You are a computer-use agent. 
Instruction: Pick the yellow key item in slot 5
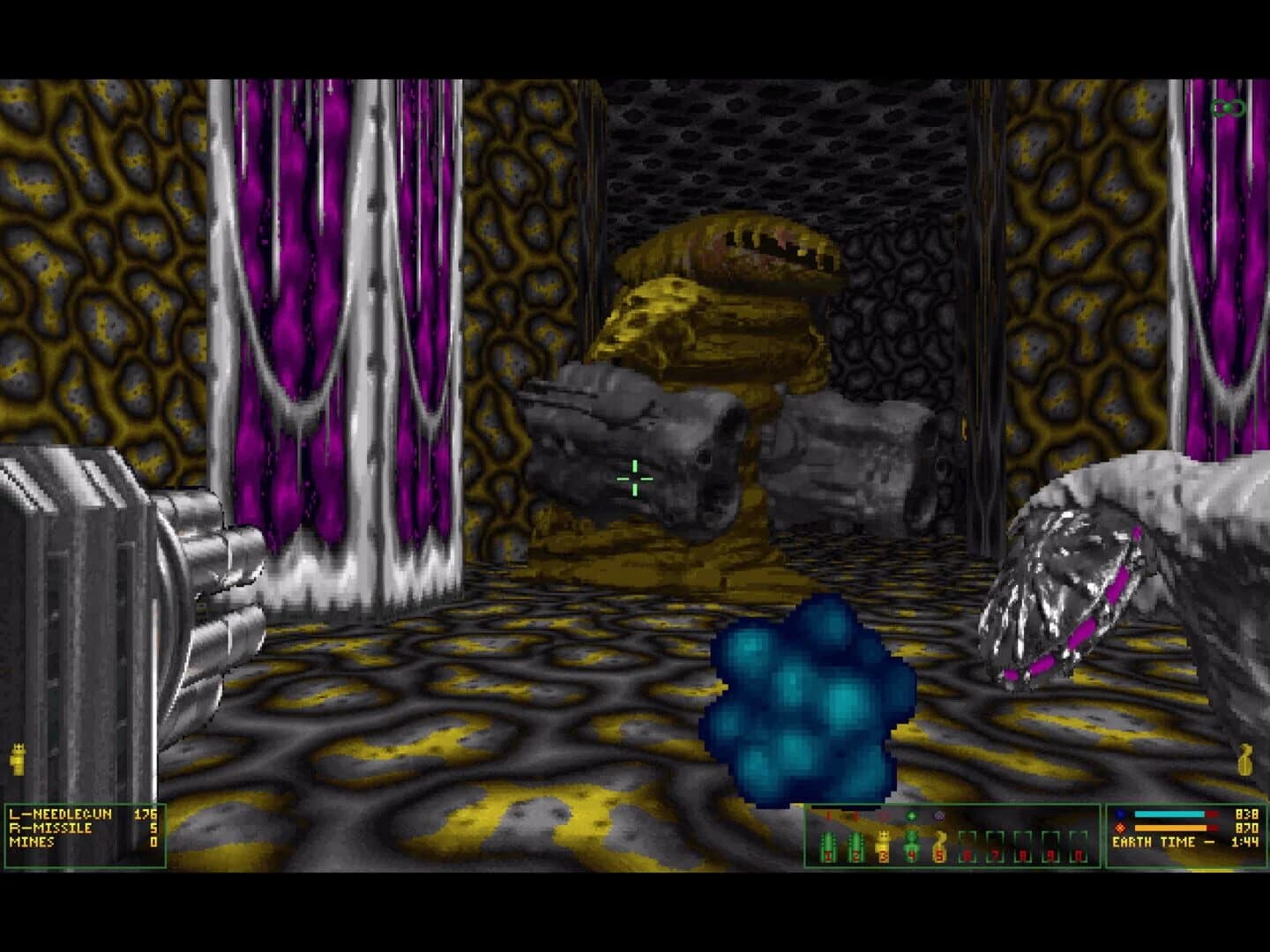pos(938,844)
